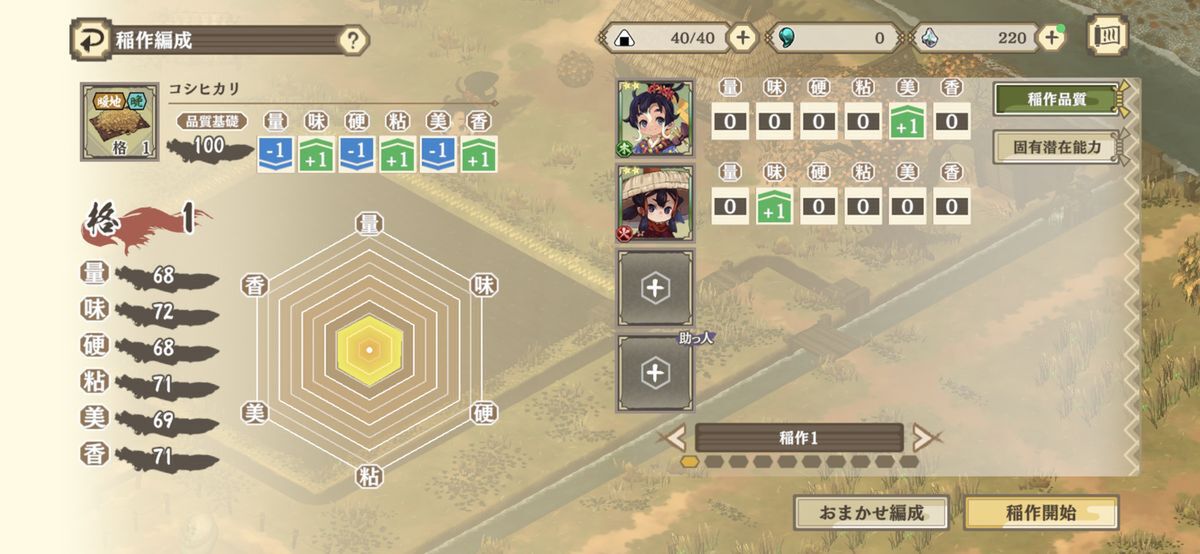
Task: Switch to the 稲作品質 tab
Action: [x=1056, y=99]
